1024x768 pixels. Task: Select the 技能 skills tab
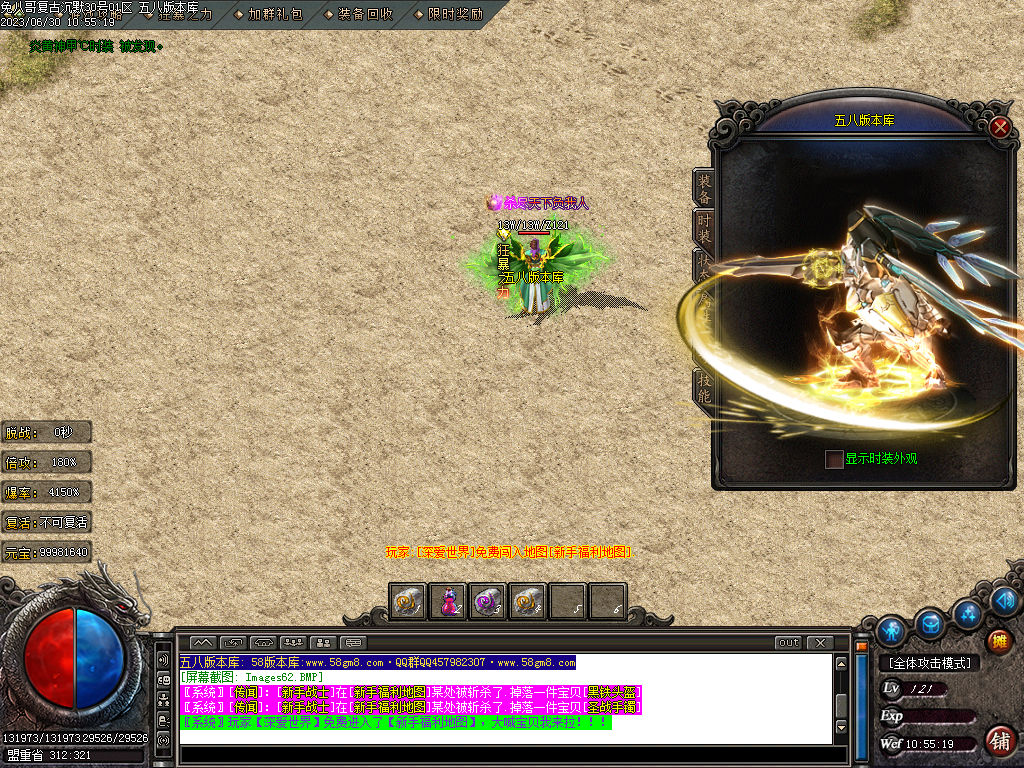(704, 388)
